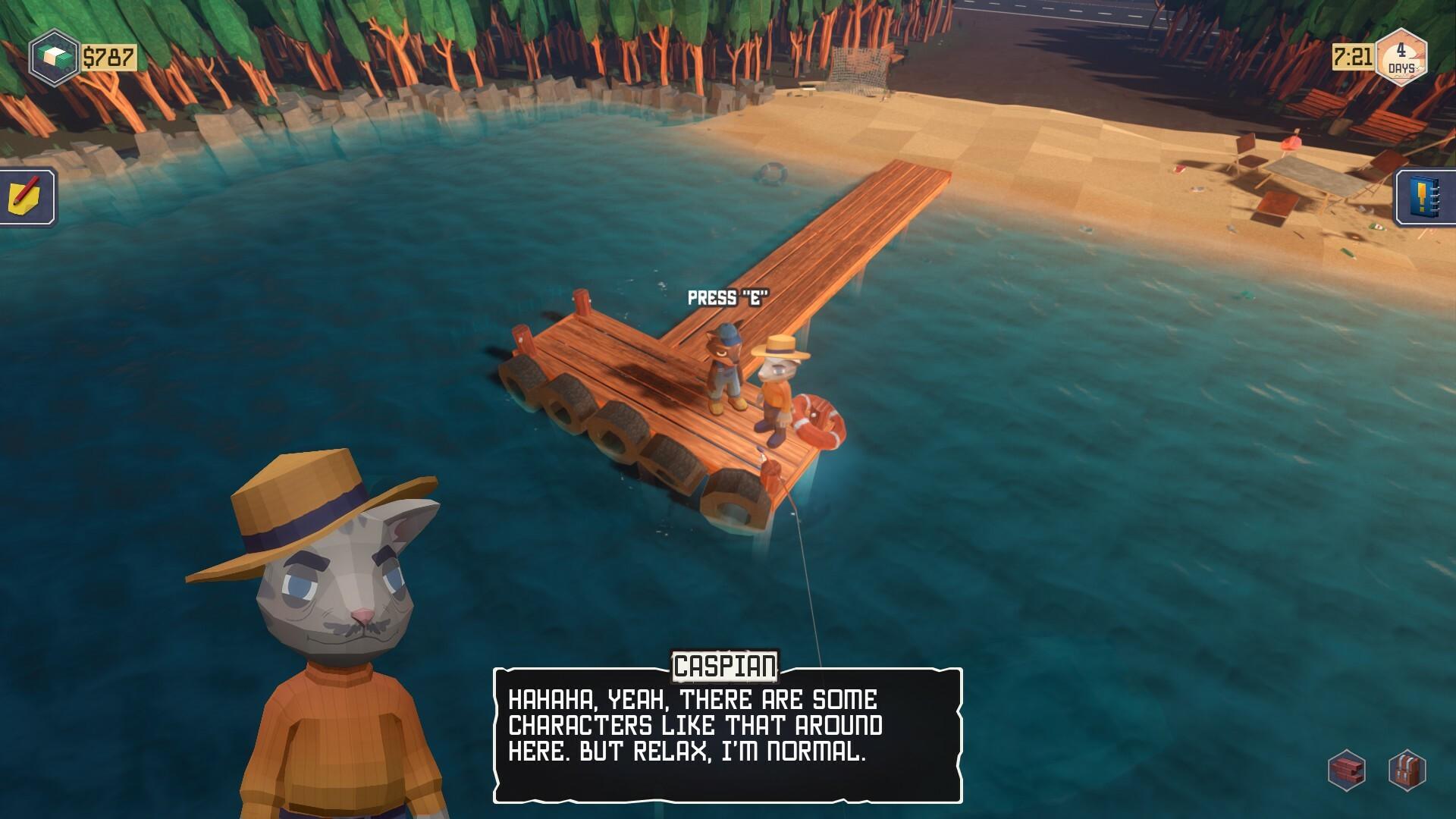The image size is (1456, 819).
Task: Open the brown backpack inventory
Action: [1407, 770]
